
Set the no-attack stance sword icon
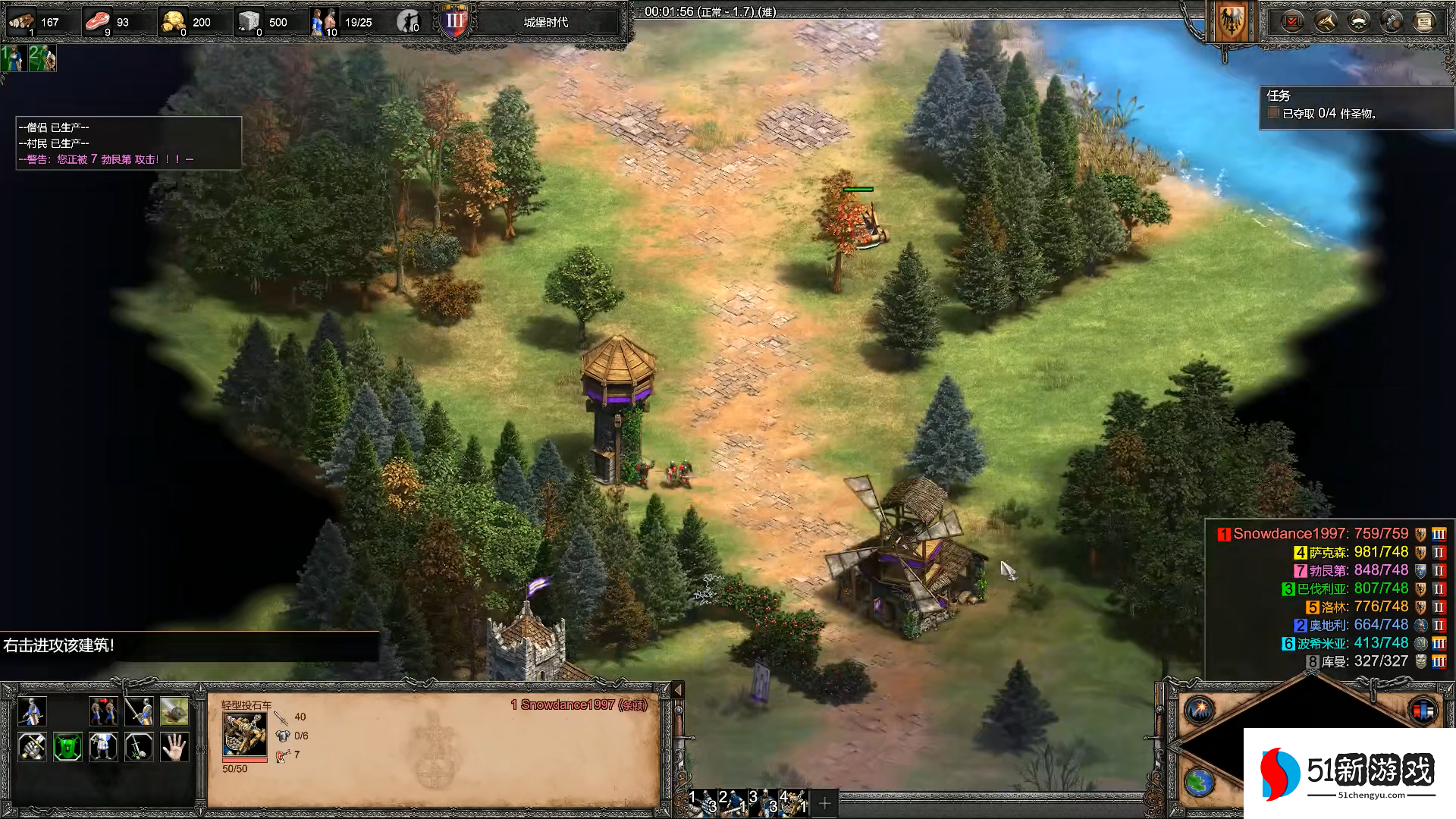139,747
